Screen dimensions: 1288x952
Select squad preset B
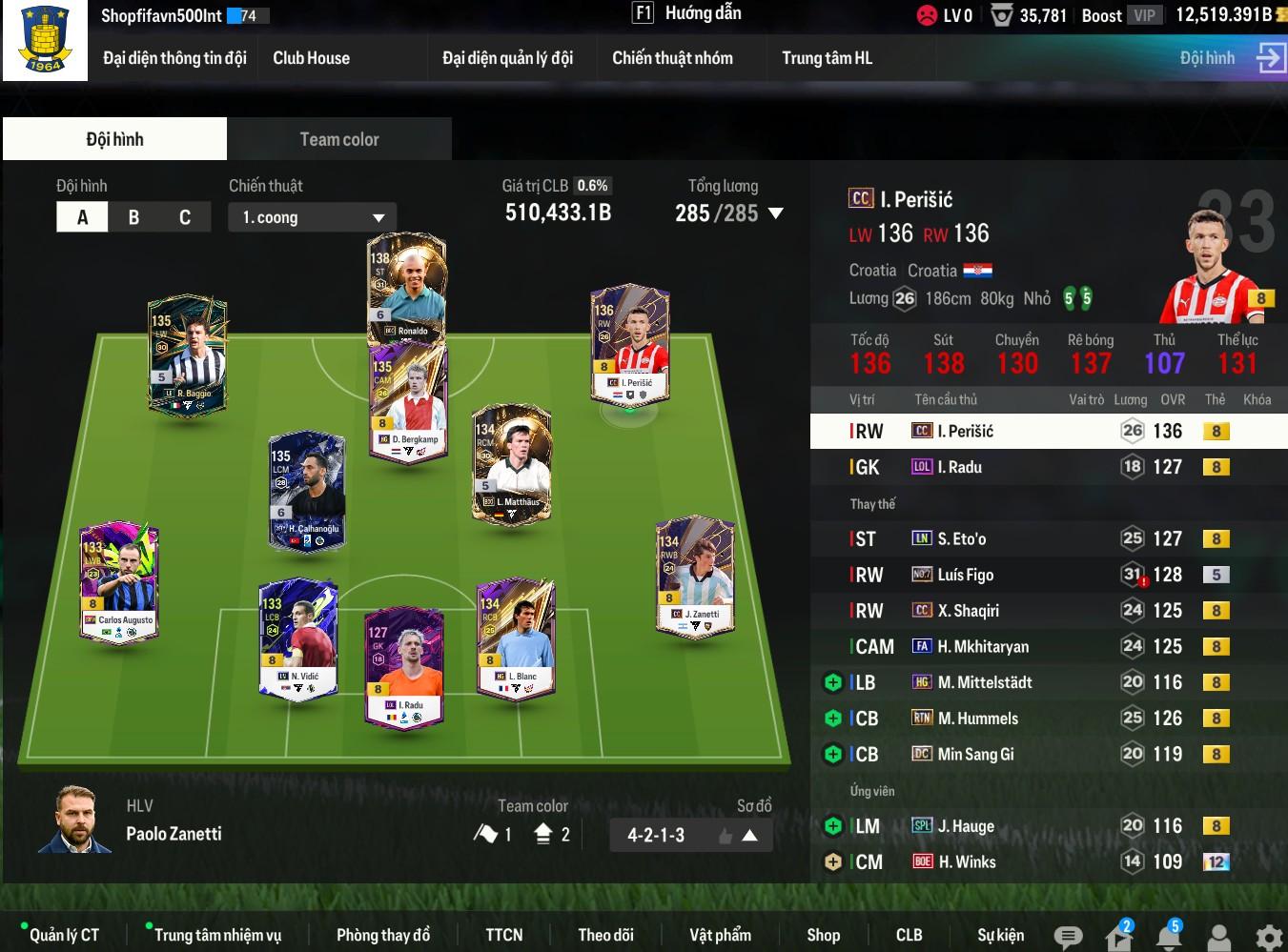click(133, 217)
